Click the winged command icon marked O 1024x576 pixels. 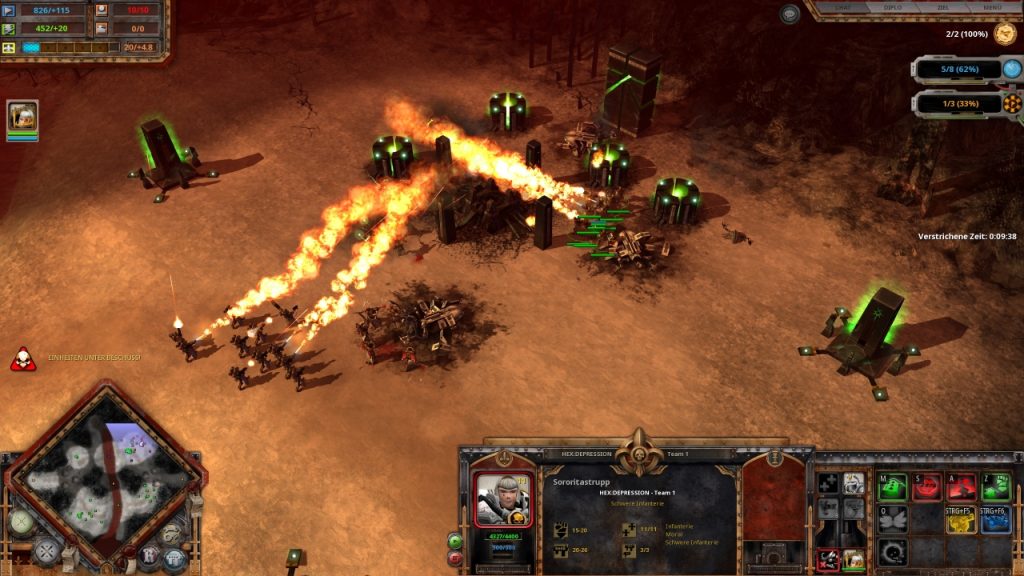click(x=892, y=520)
